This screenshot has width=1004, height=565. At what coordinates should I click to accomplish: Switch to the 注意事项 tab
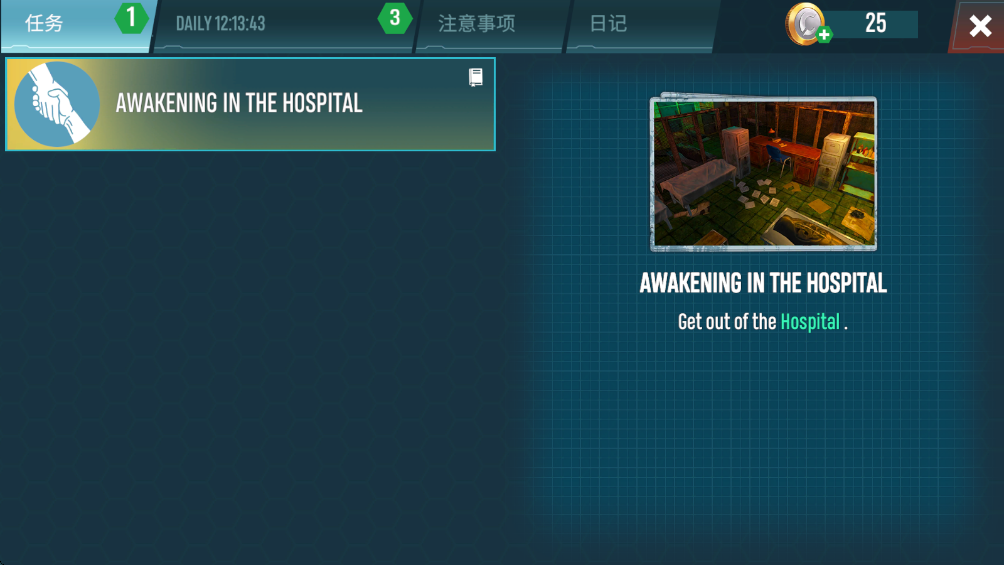tap(477, 24)
